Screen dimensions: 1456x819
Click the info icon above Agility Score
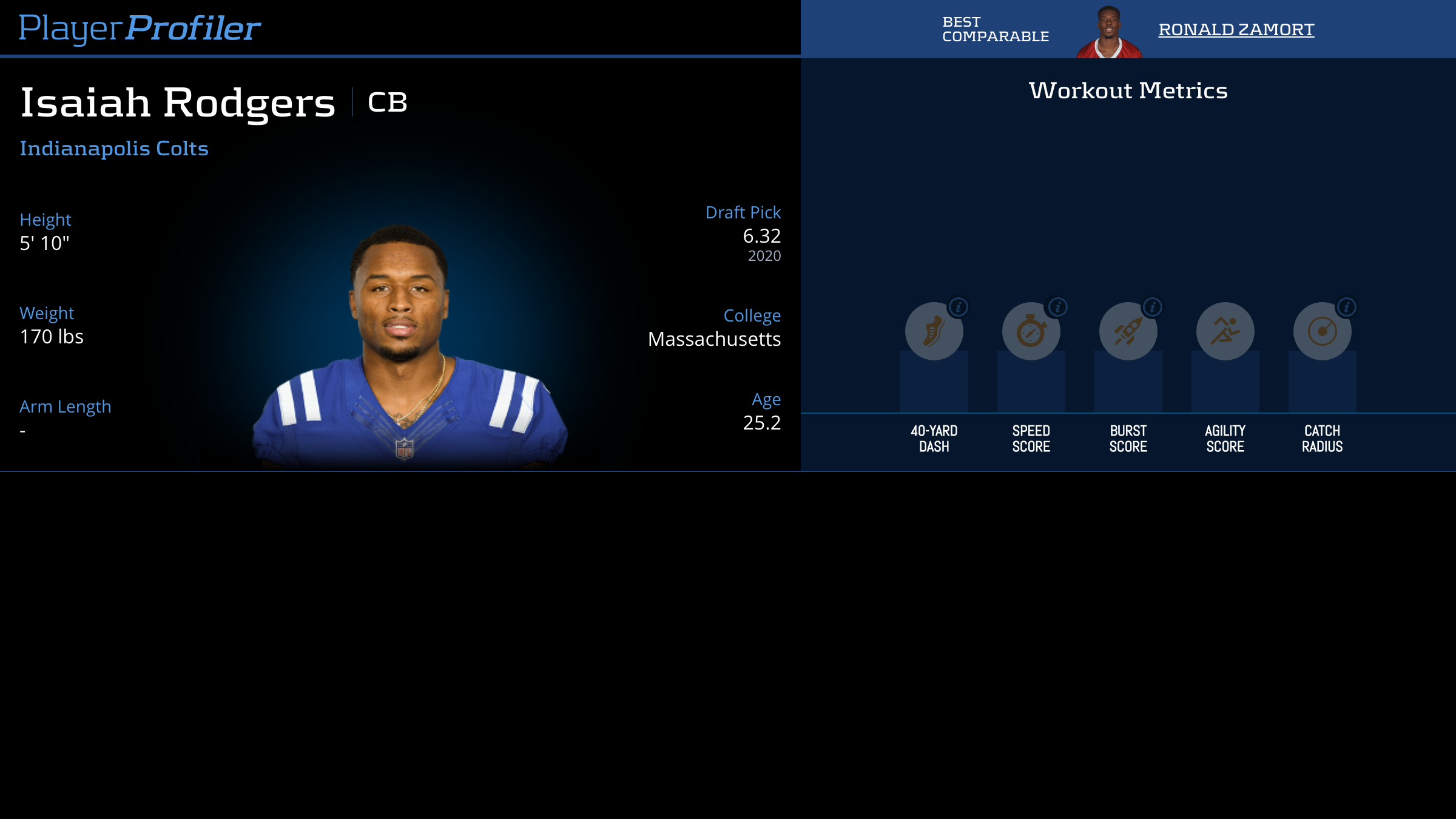coord(1249,307)
